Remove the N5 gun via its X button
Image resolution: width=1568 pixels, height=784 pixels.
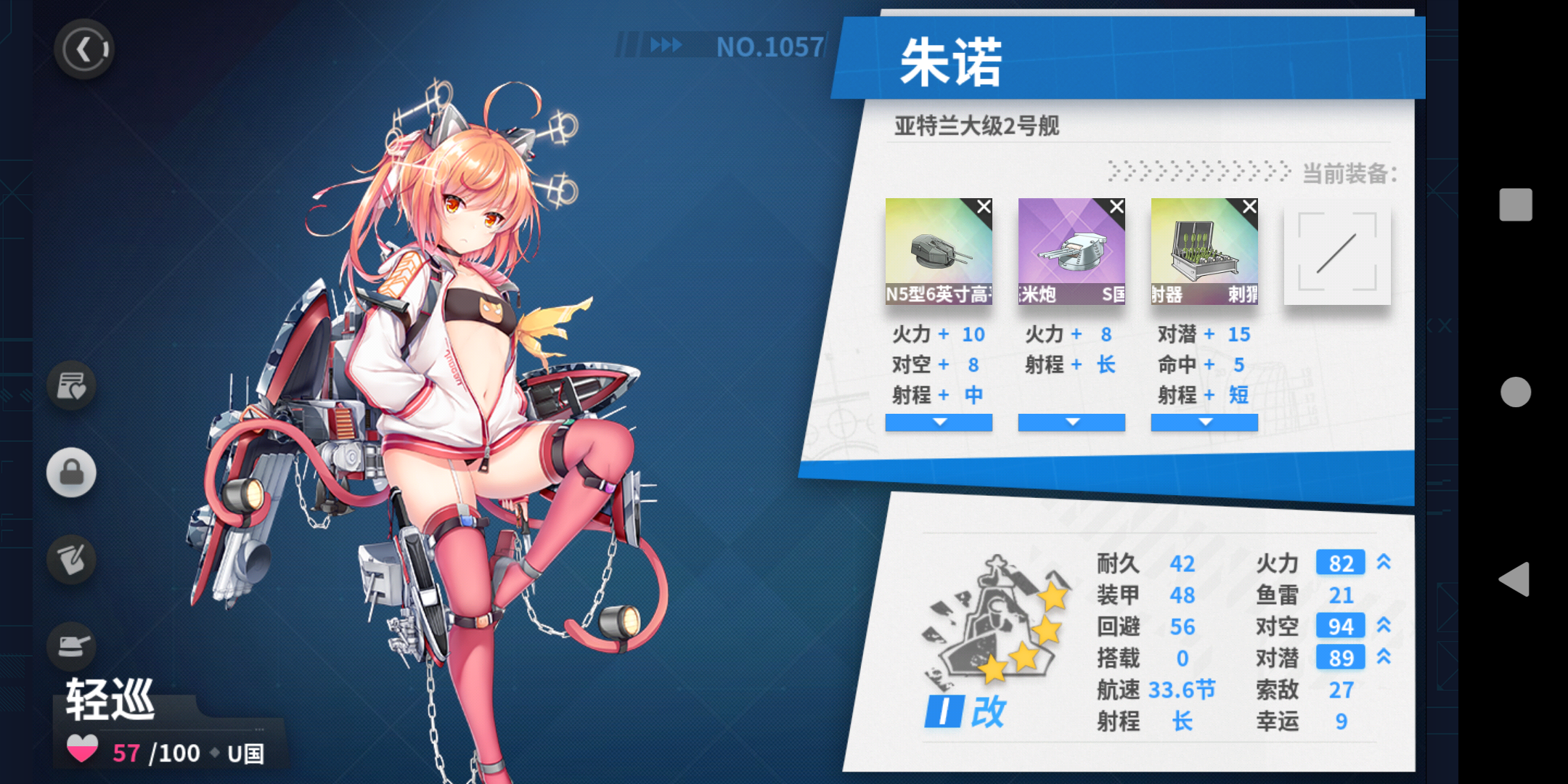click(x=984, y=207)
